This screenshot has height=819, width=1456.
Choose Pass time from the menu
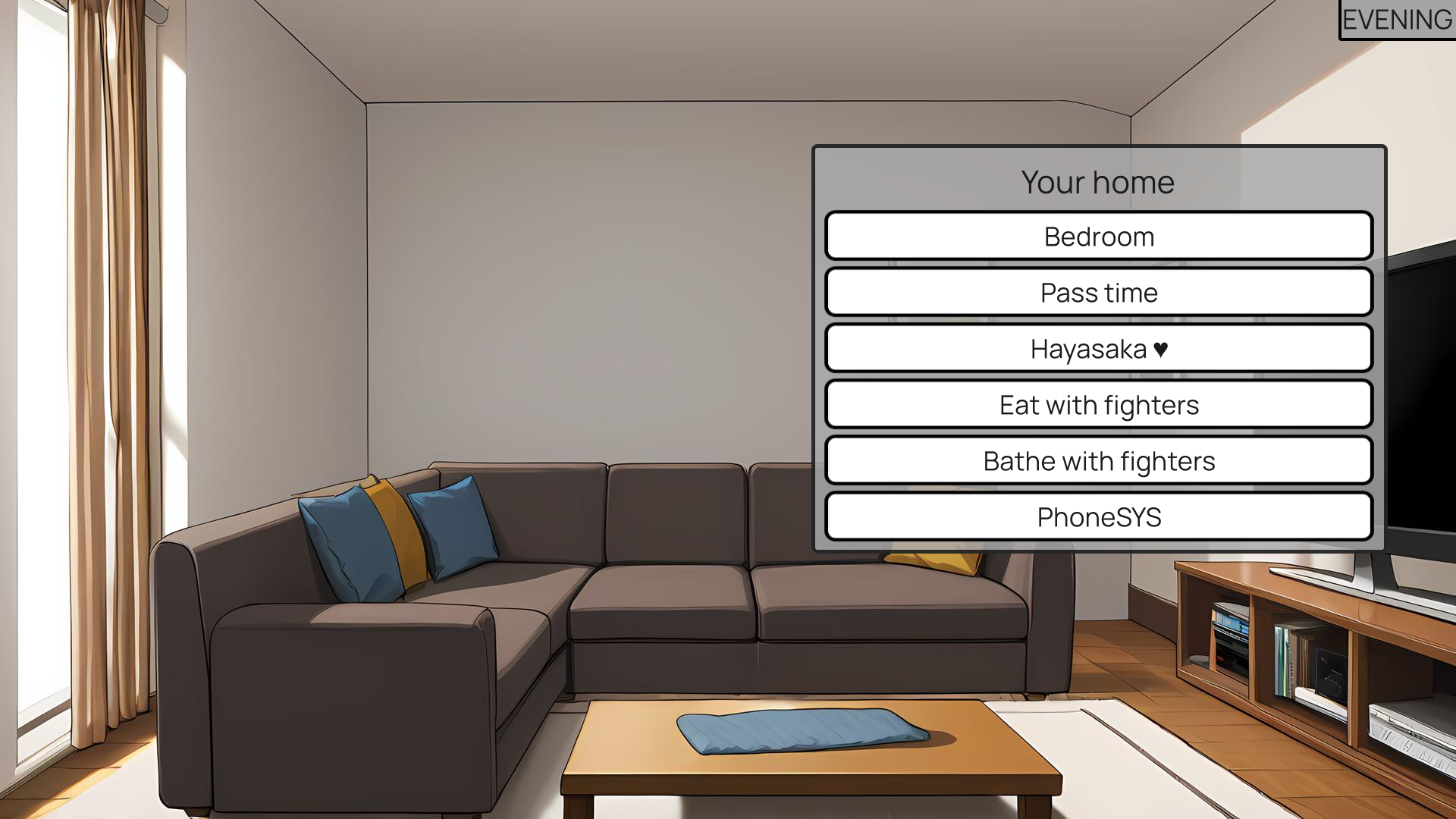click(1098, 292)
